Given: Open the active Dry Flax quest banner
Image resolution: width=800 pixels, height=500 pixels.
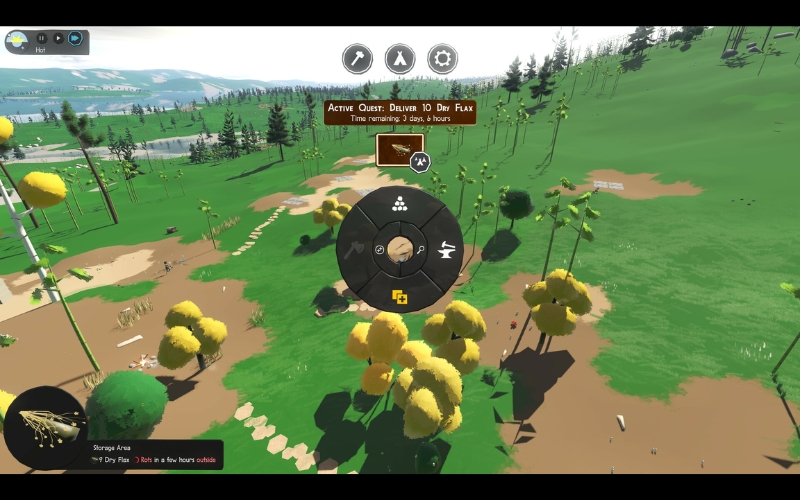Looking at the screenshot, I should [x=400, y=111].
